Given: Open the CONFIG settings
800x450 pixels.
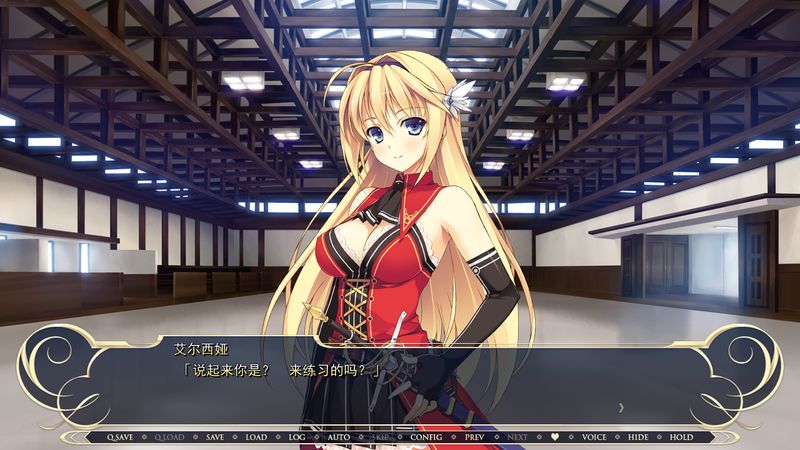Looking at the screenshot, I should [426, 437].
